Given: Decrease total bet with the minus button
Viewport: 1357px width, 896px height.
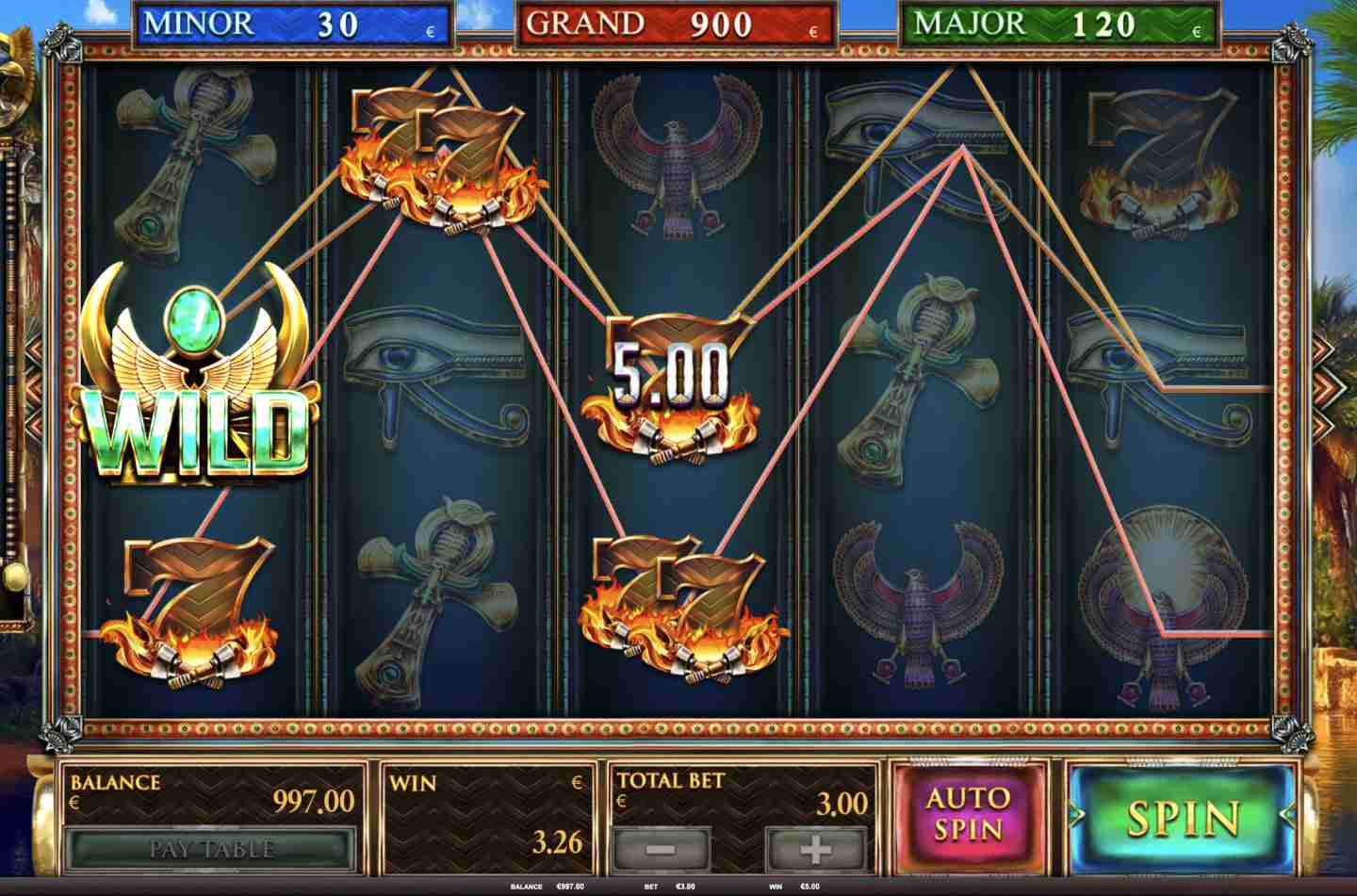Looking at the screenshot, I should pos(662,850).
